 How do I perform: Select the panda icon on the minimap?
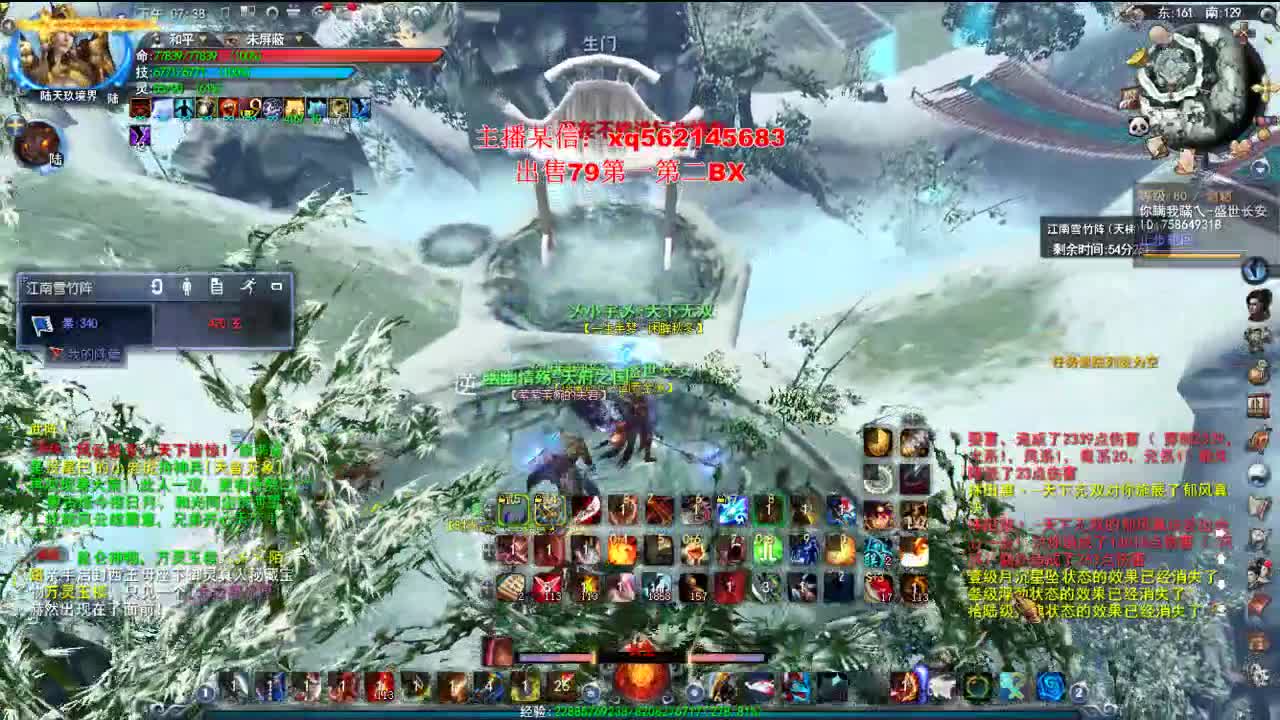click(x=1140, y=124)
